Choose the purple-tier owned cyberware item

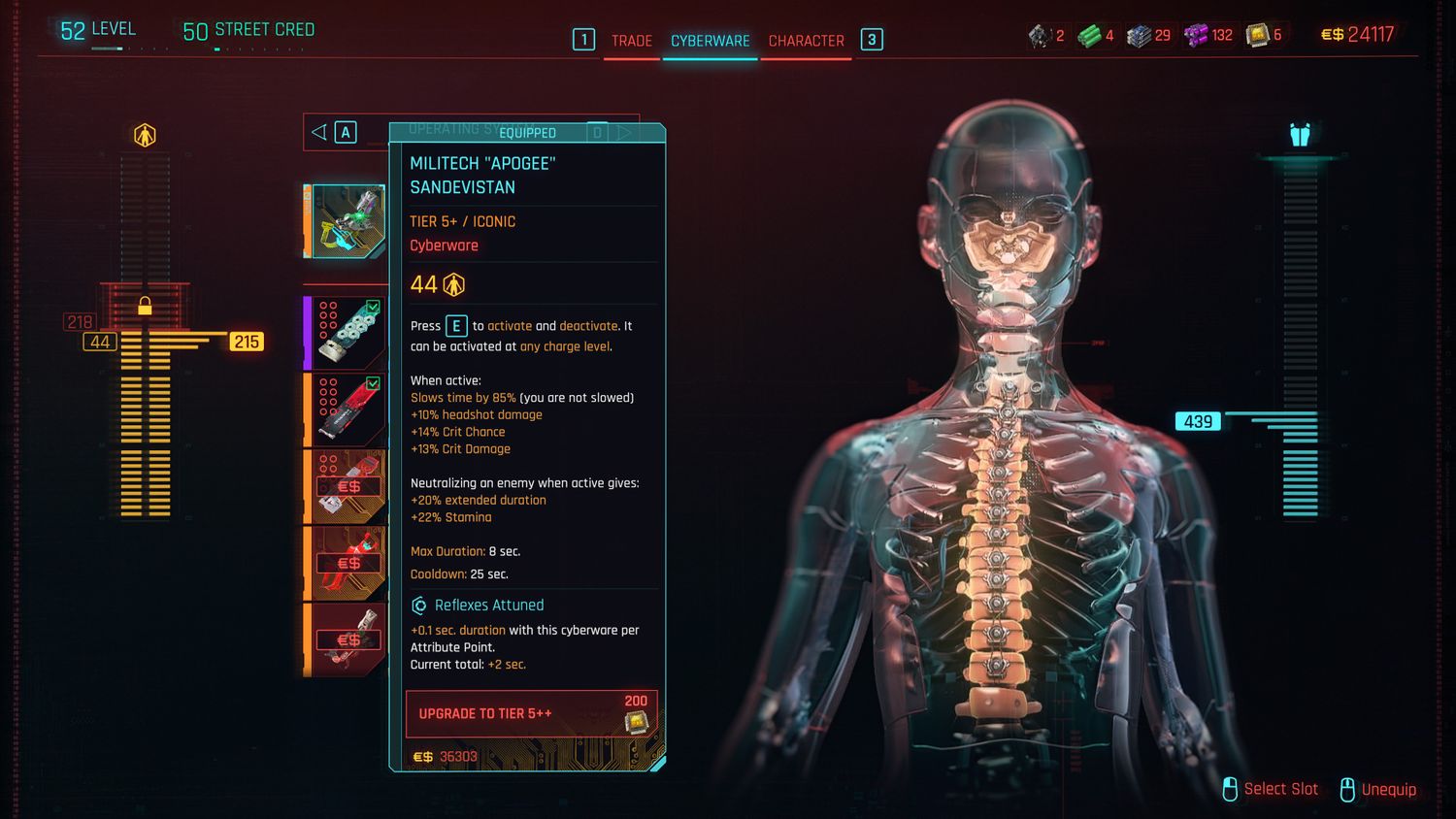click(x=347, y=333)
